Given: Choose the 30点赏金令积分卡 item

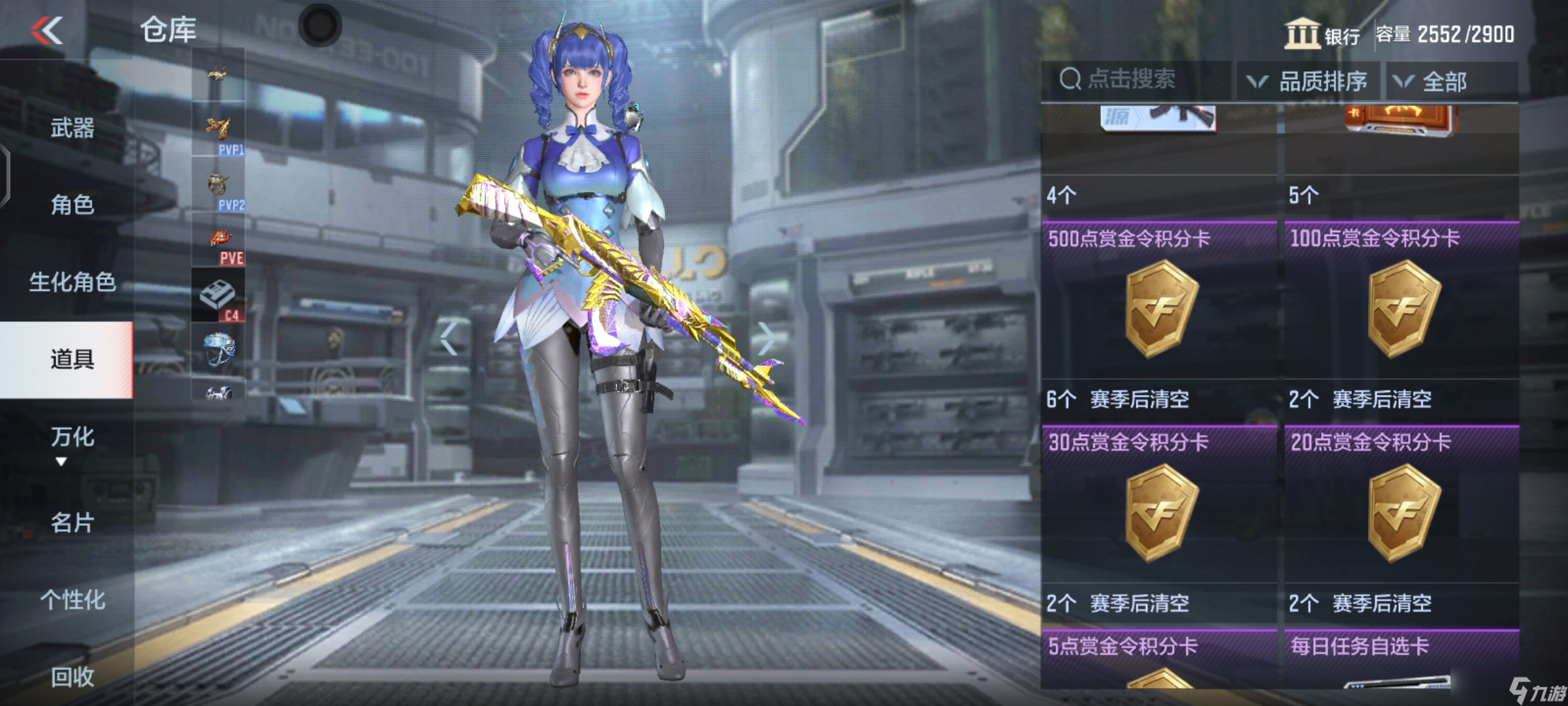Looking at the screenshot, I should point(1160,513).
